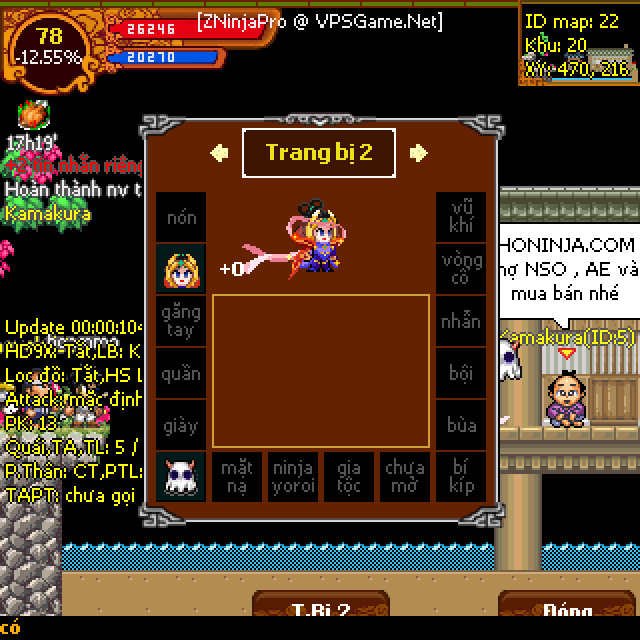Choose the bội equipment slot
Viewport: 640px width, 640px height.
[461, 373]
